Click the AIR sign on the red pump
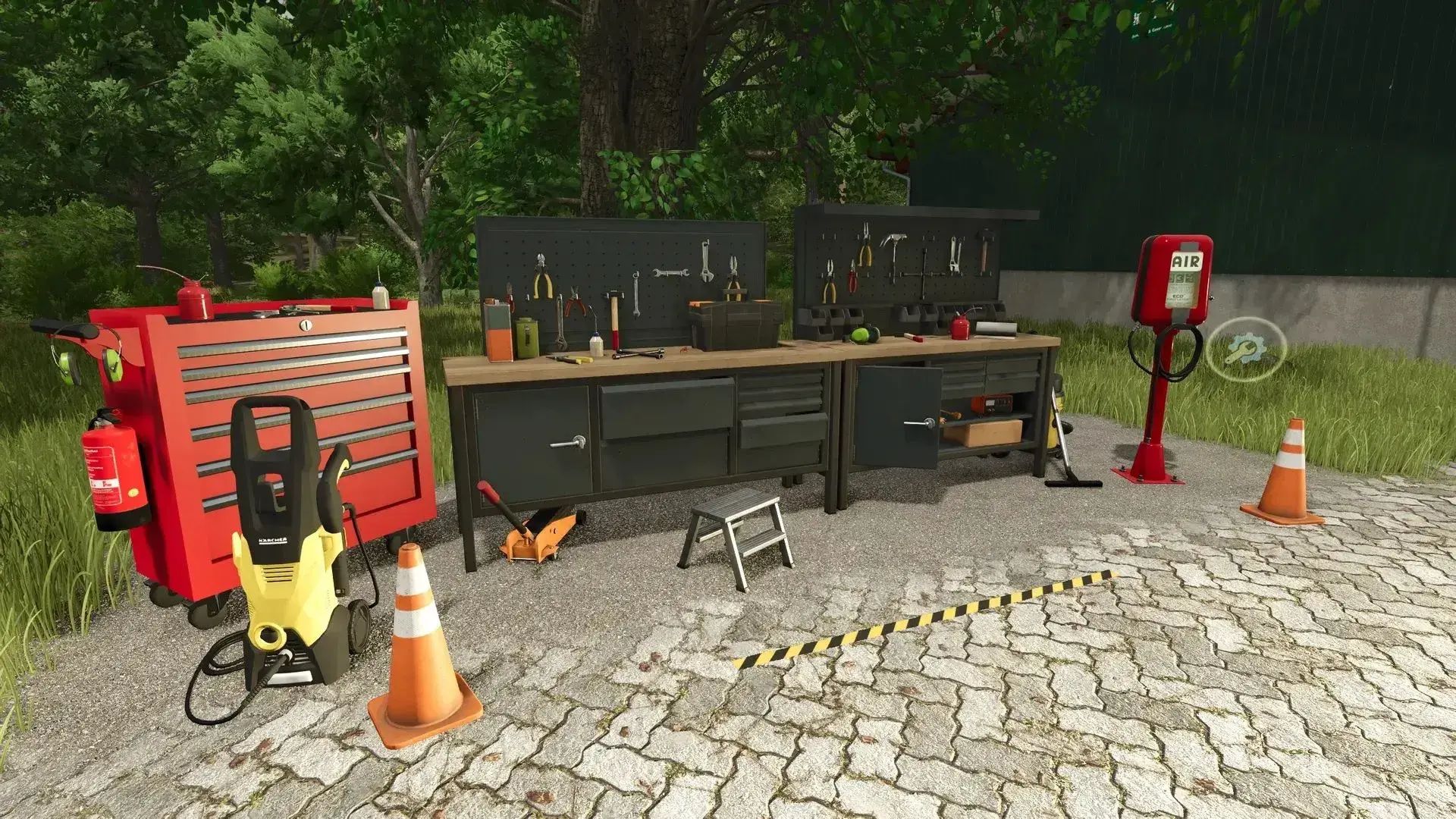This screenshot has height=819, width=1456. tap(1187, 262)
